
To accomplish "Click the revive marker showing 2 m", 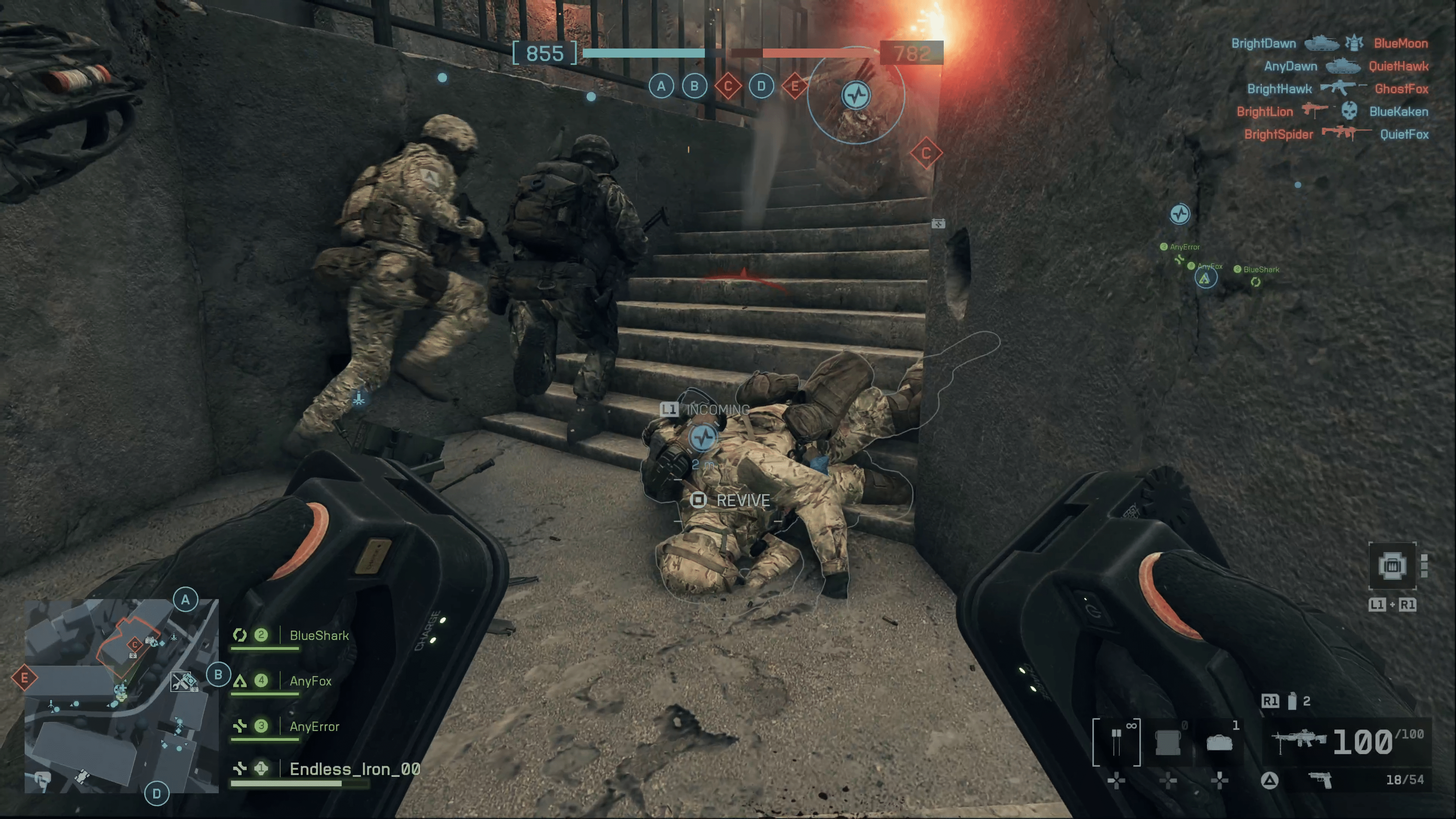I will (x=703, y=438).
